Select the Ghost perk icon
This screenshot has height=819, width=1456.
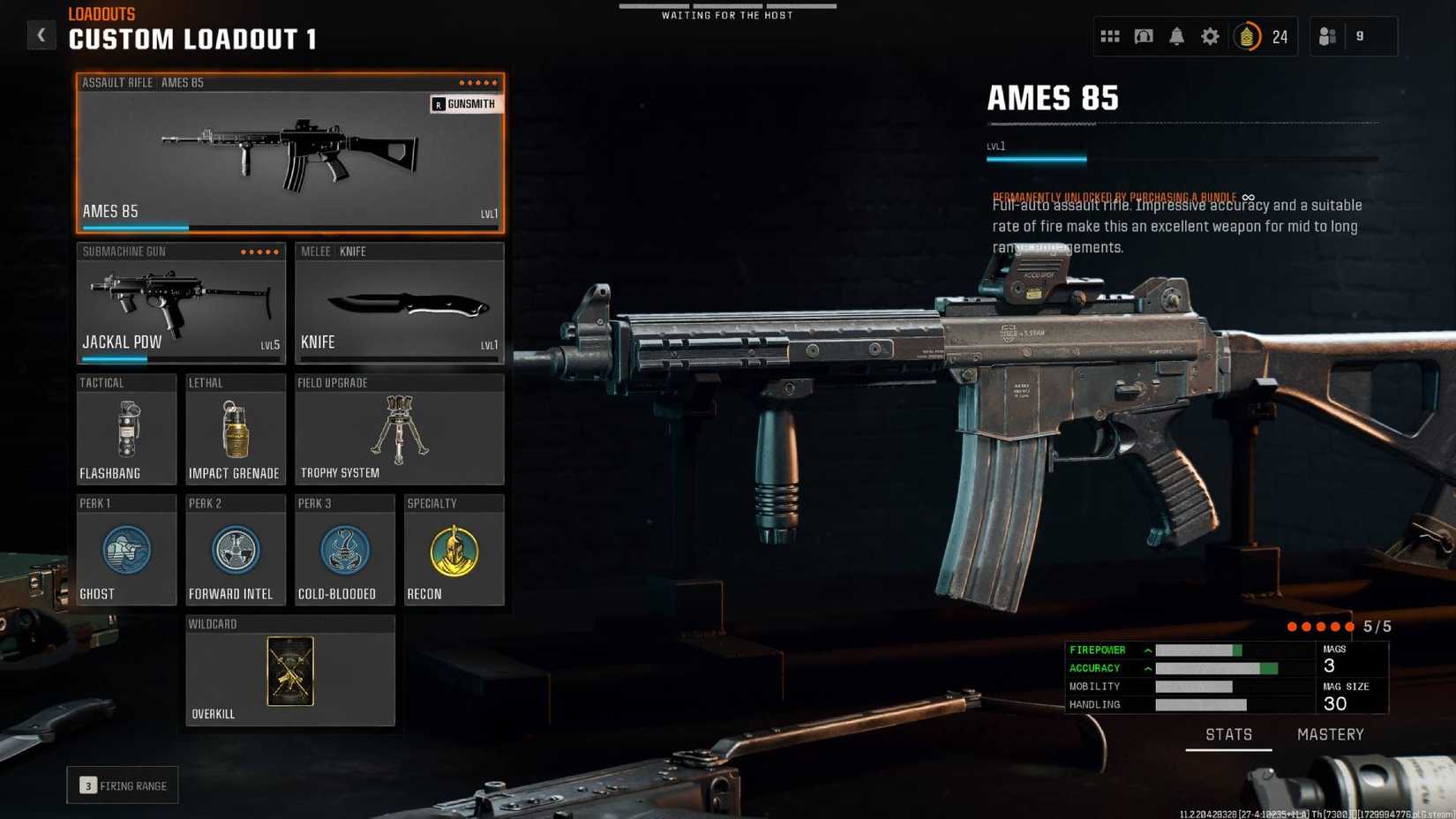[125, 549]
